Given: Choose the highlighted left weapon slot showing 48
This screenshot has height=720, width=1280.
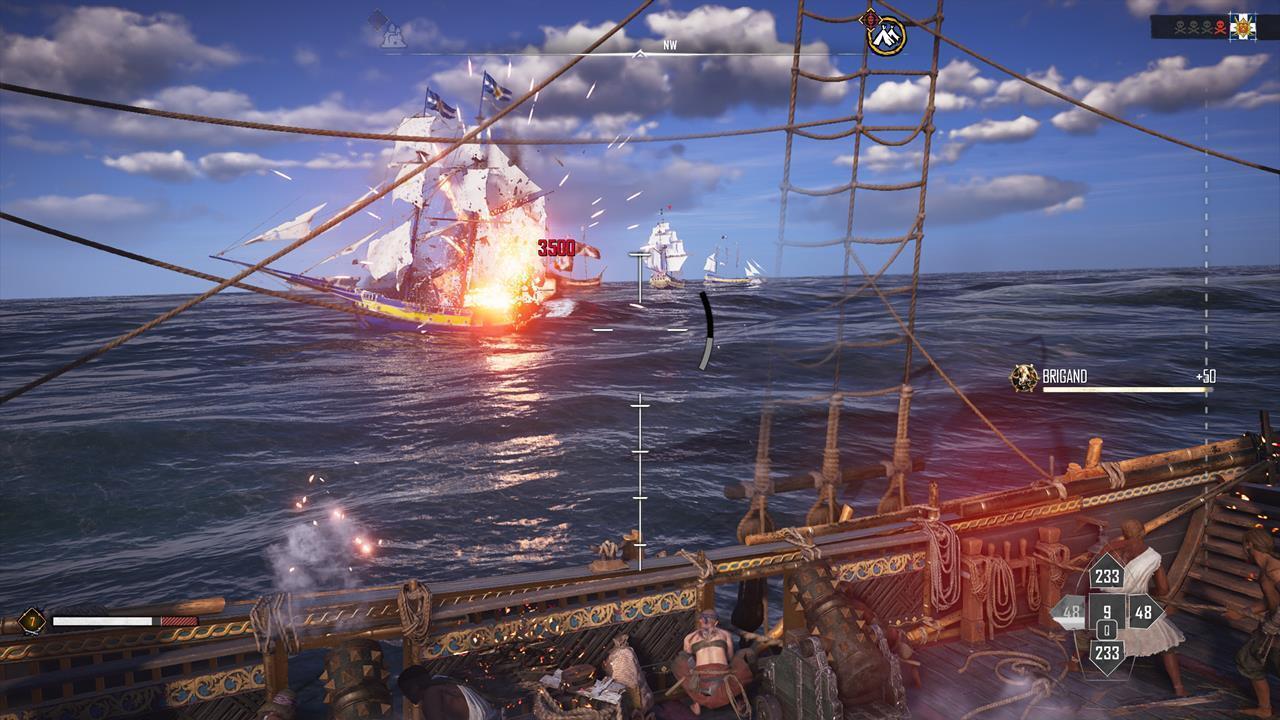Looking at the screenshot, I should click(1072, 612).
